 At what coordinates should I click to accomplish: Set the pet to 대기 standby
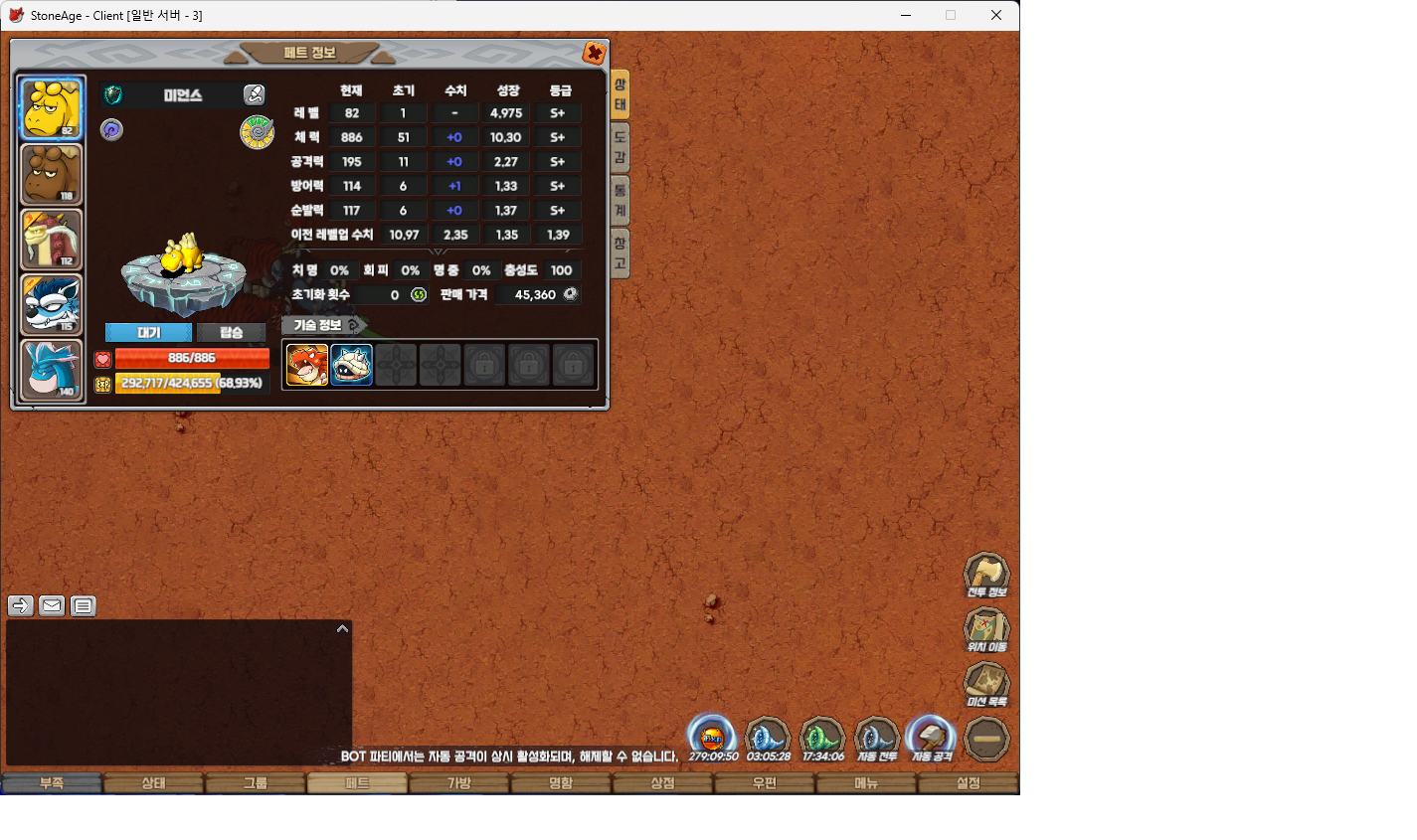(148, 332)
